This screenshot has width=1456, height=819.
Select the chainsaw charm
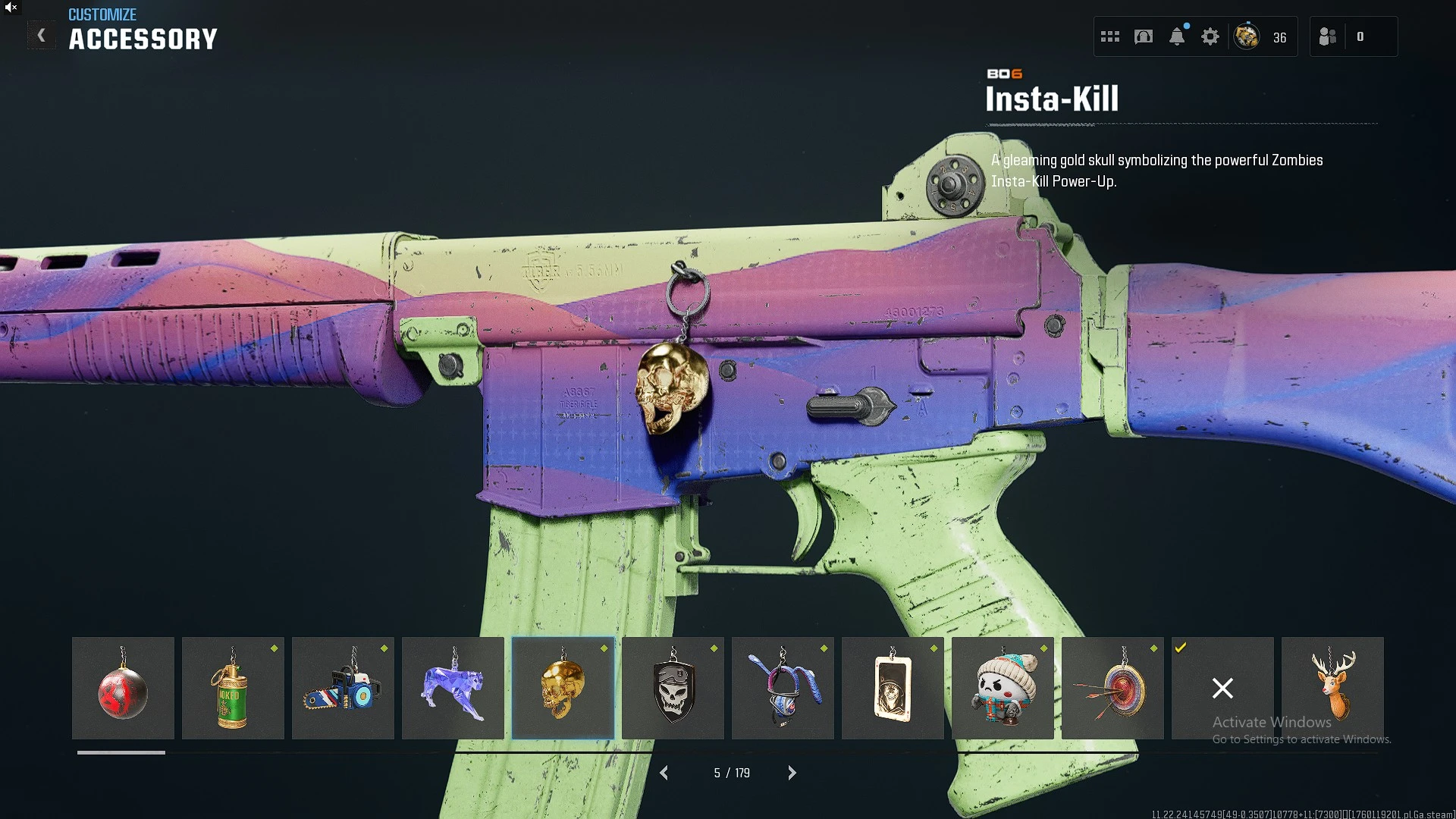[x=343, y=688]
